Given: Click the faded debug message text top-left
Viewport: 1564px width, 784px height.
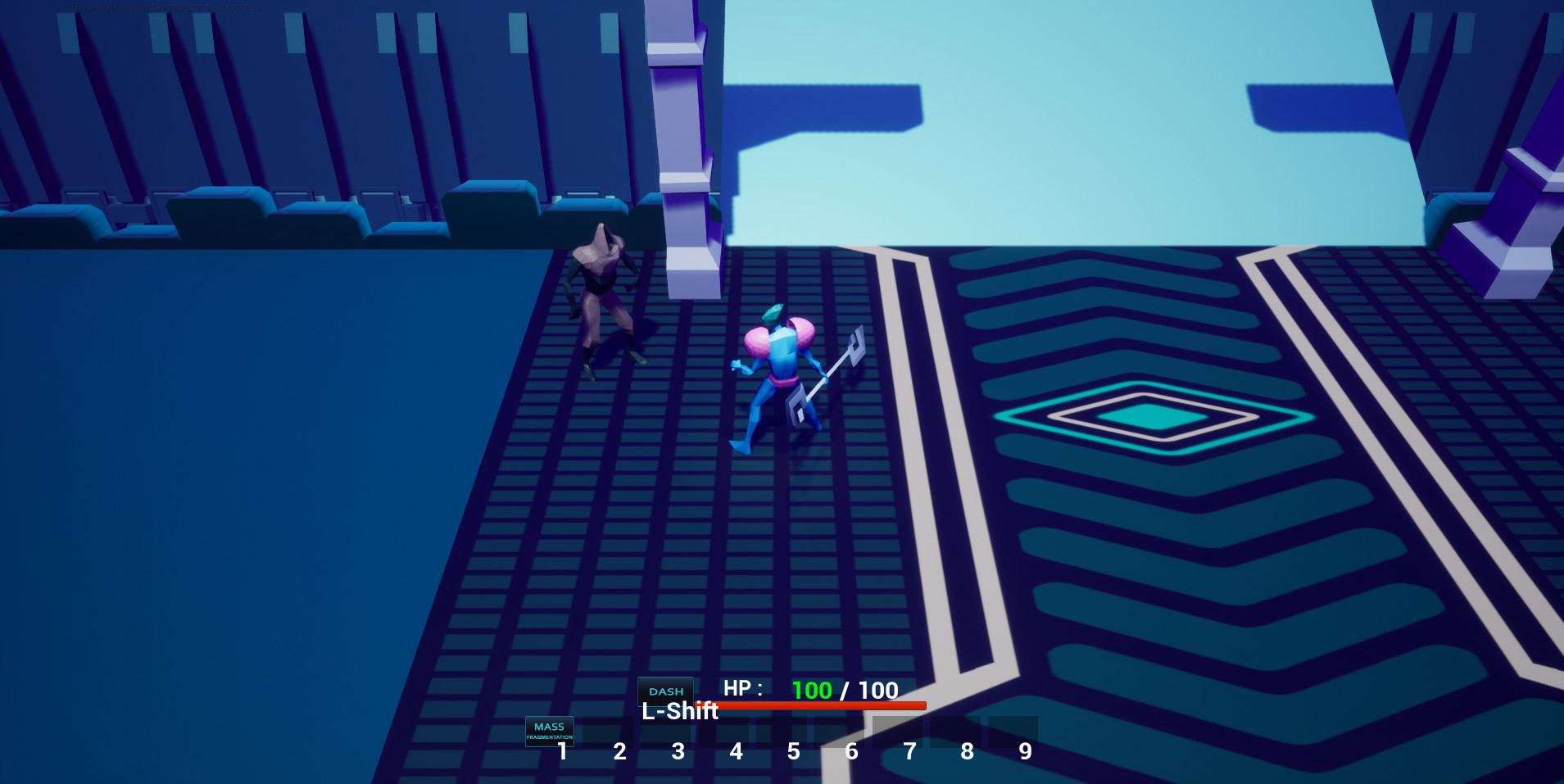Looking at the screenshot, I should [x=164, y=7].
